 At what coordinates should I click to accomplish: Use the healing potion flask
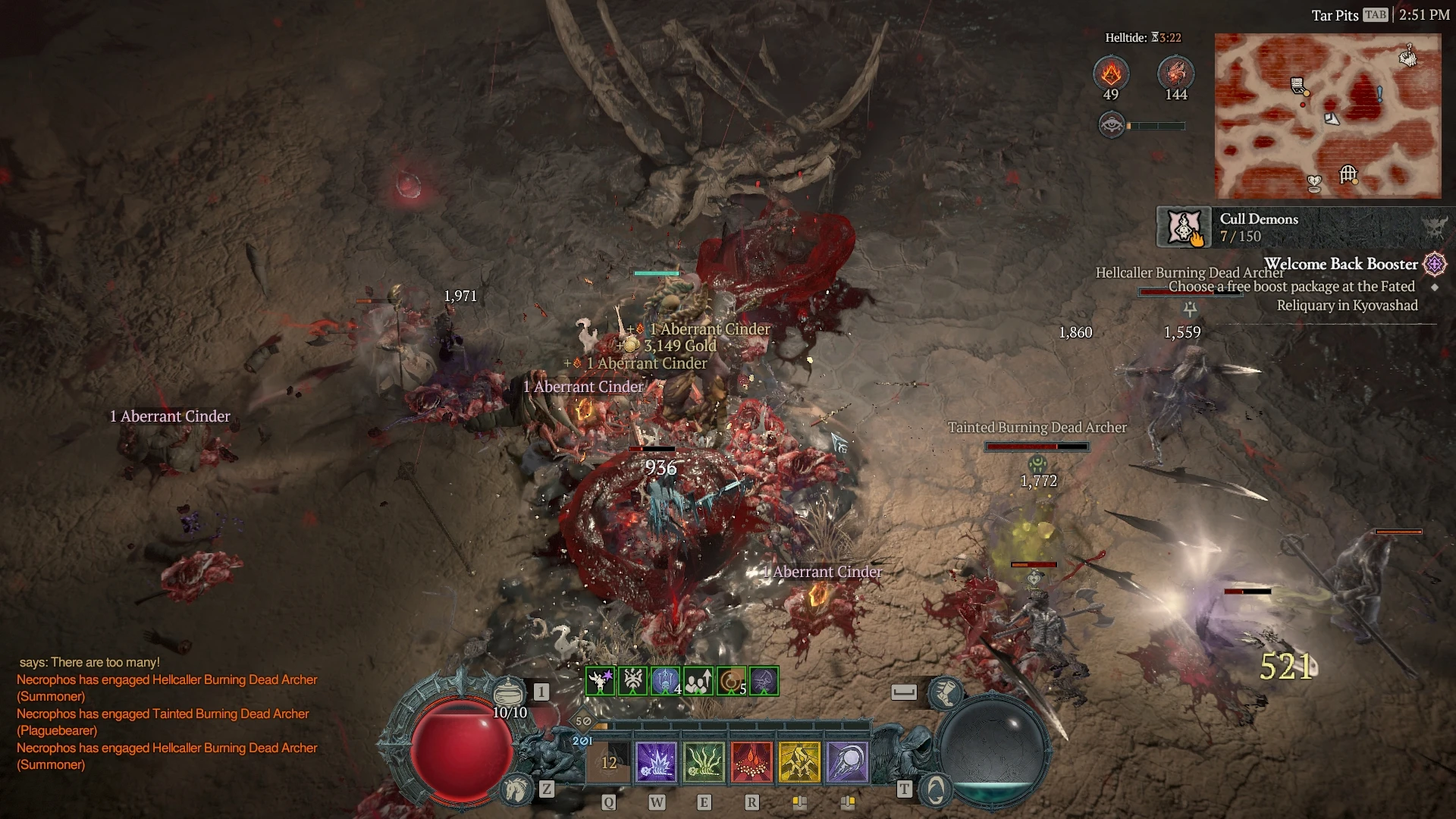click(x=509, y=692)
